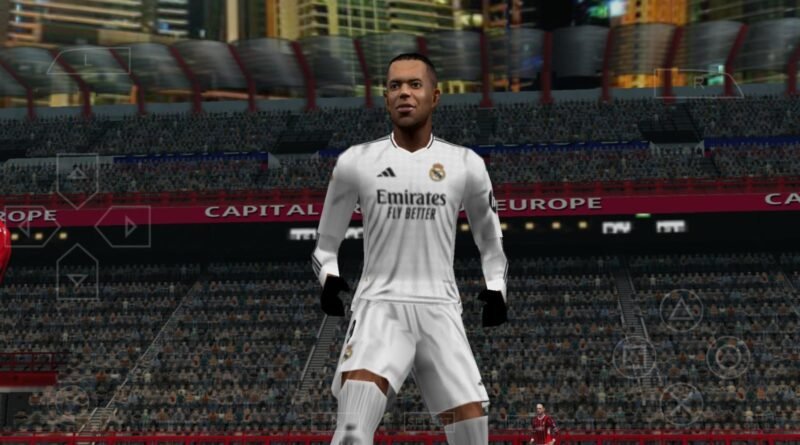The height and width of the screenshot is (445, 800).
Task: Tap the triangle face button
Action: (681, 309)
